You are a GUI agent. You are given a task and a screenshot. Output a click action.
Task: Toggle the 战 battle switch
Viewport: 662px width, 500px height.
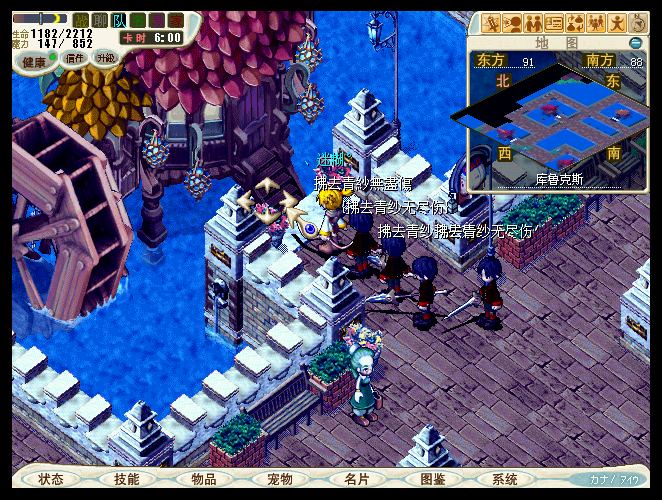[x=81, y=20]
